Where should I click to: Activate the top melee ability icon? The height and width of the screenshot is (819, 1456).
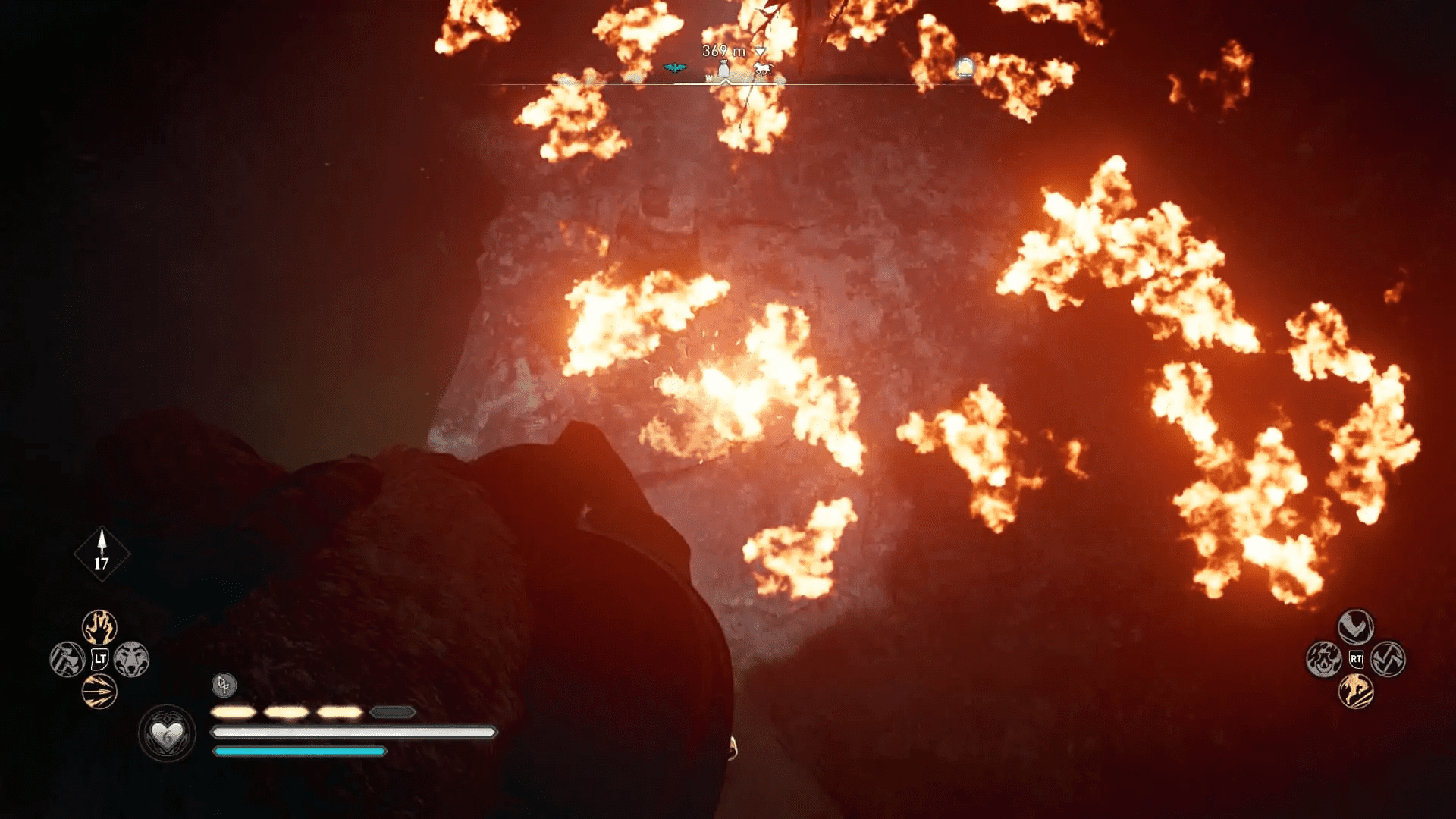[x=1355, y=627]
